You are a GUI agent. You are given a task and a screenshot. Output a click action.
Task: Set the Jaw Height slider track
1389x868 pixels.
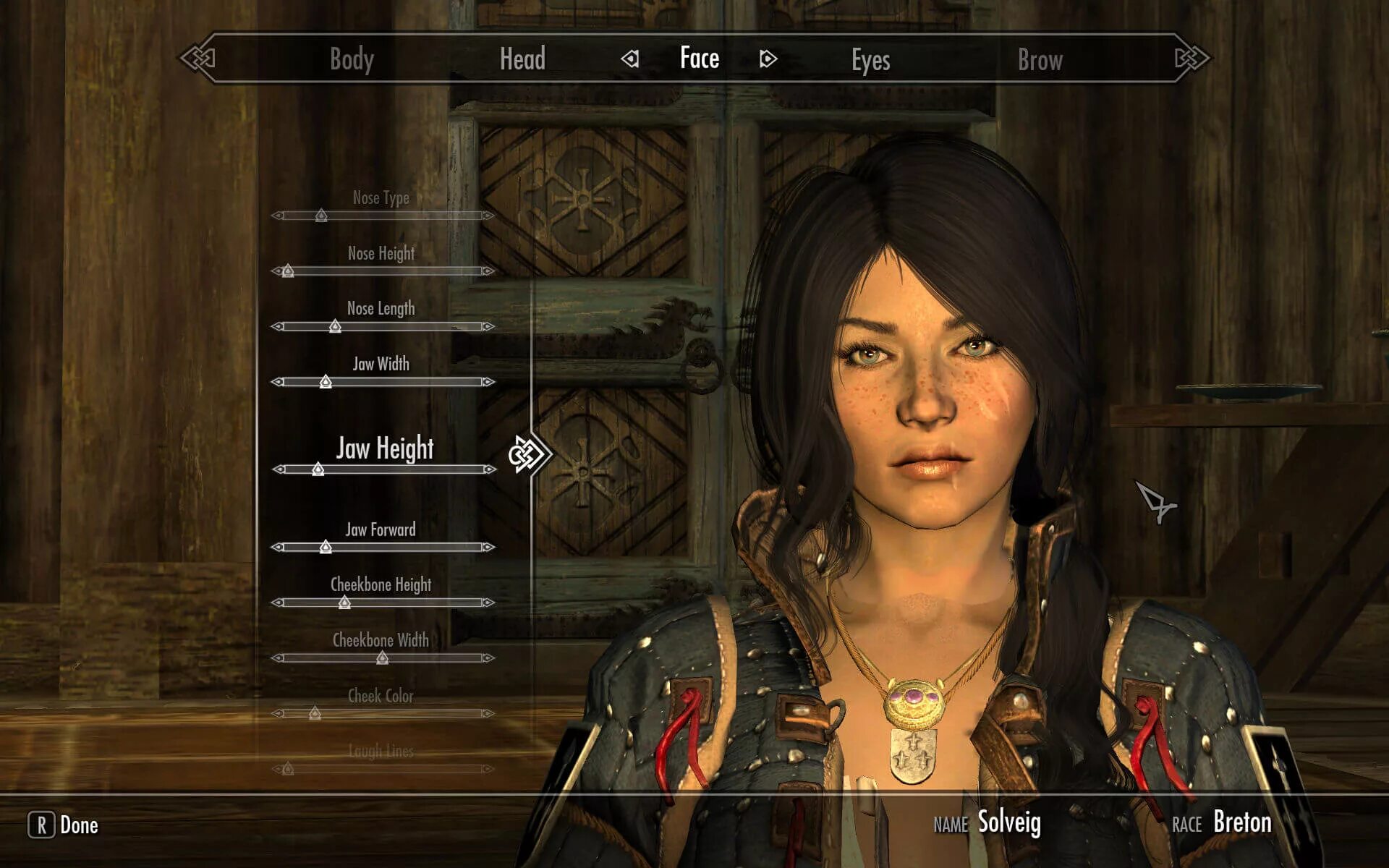point(384,469)
